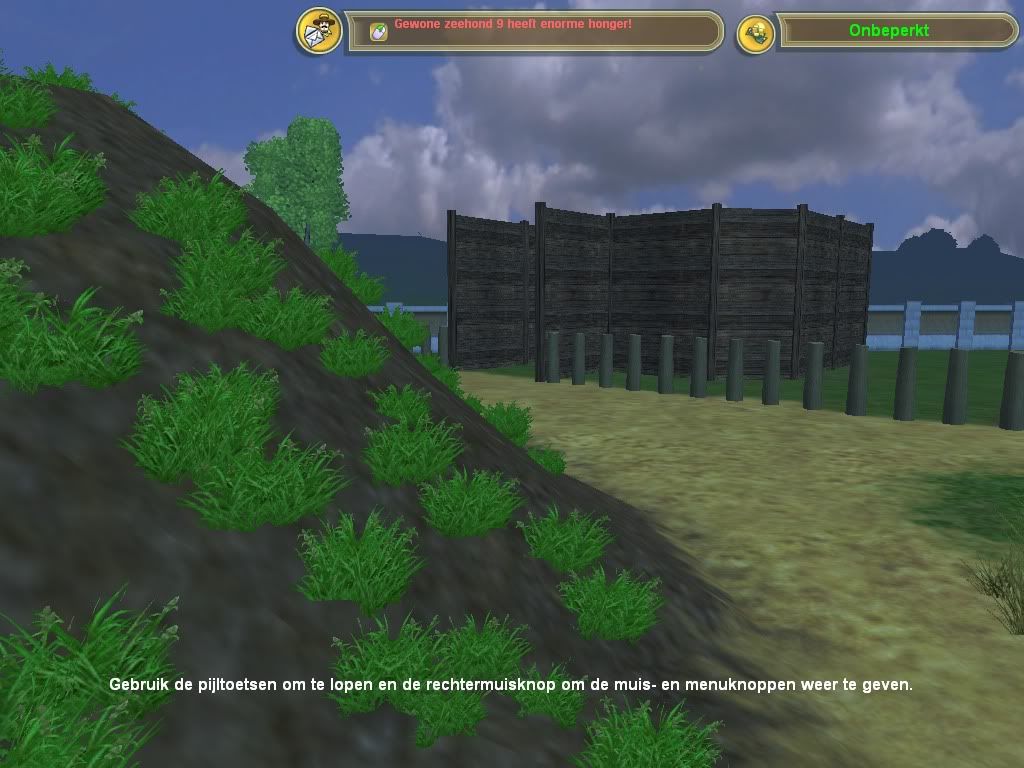Open the money round icon button
The width and height of the screenshot is (1024, 768).
coord(756,33)
